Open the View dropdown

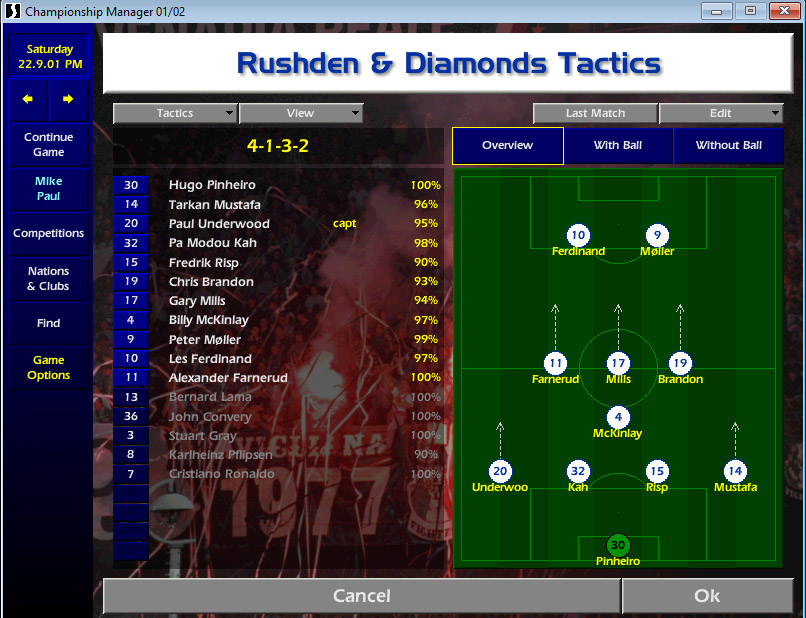300,114
